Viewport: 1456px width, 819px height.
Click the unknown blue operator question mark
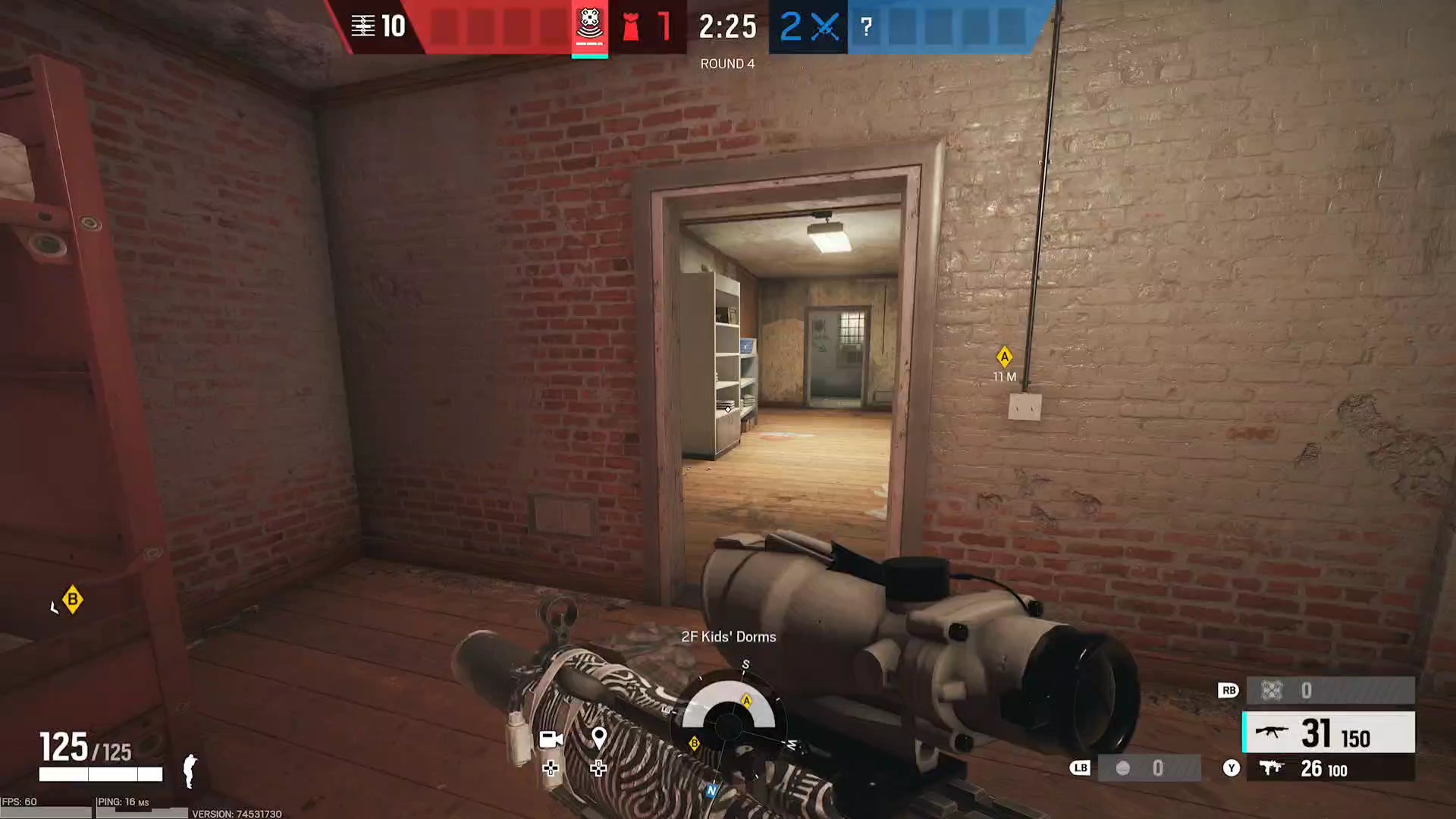[866, 27]
